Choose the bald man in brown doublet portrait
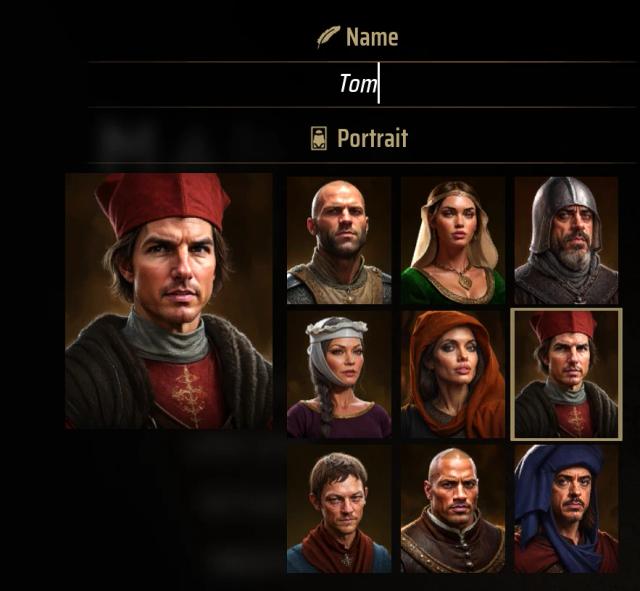 point(452,509)
